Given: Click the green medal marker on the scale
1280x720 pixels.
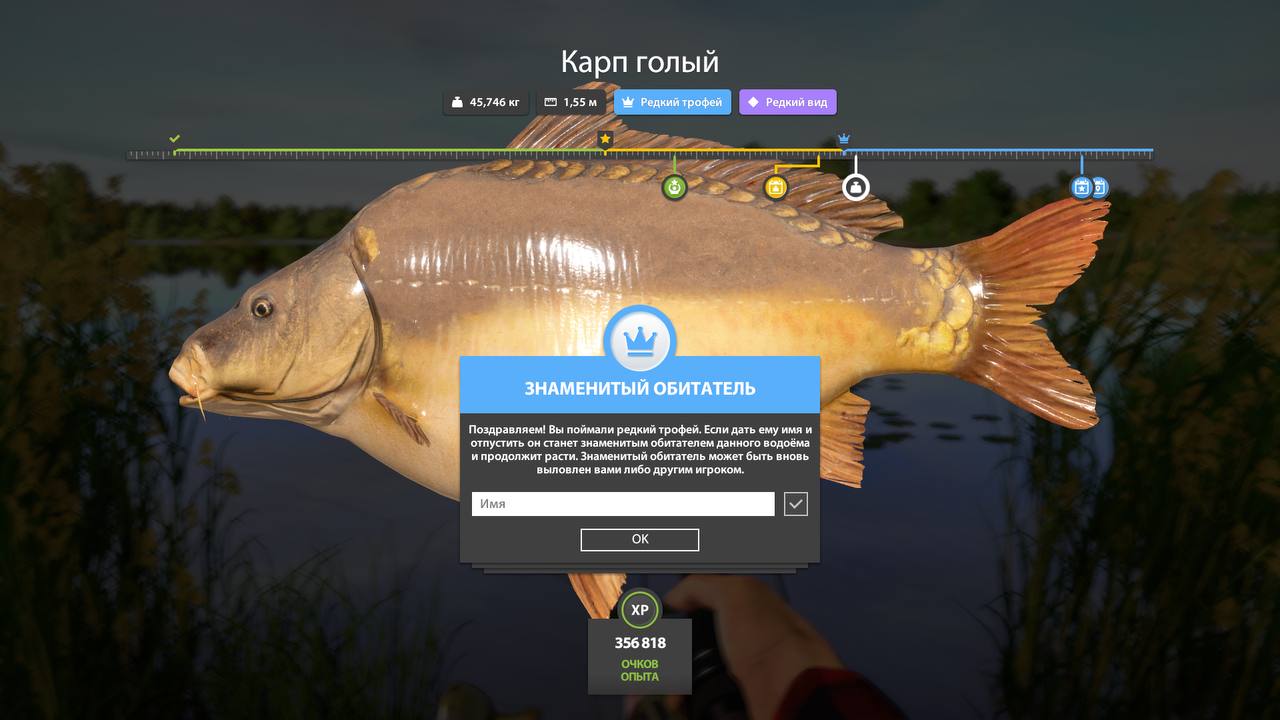Looking at the screenshot, I should (x=675, y=187).
